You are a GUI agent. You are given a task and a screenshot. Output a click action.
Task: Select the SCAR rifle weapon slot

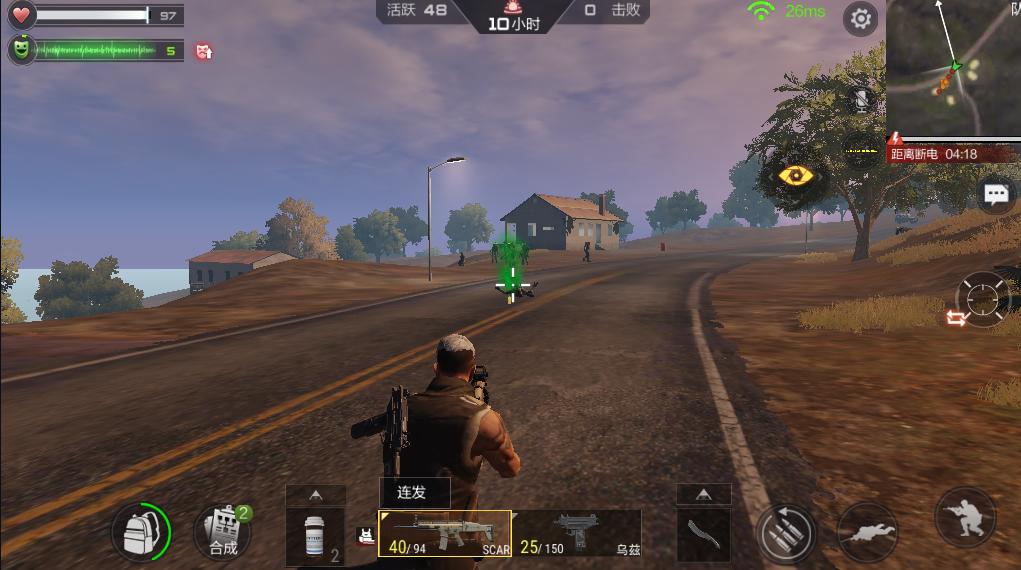(x=444, y=533)
